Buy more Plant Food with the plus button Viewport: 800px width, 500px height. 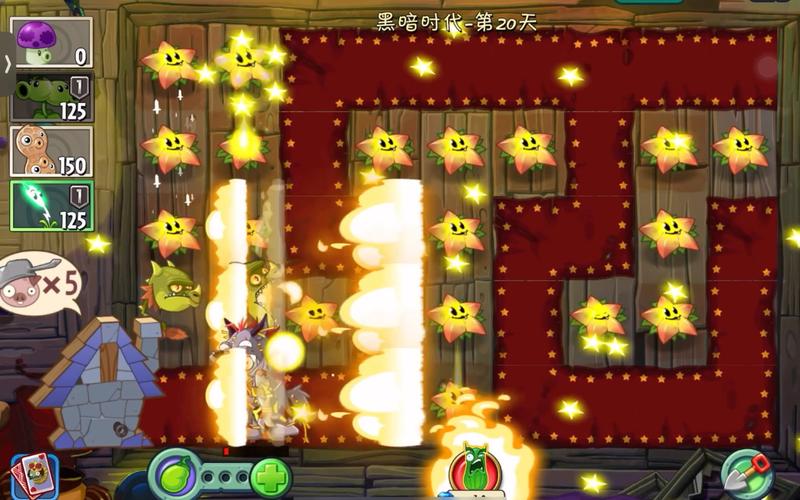coord(268,477)
